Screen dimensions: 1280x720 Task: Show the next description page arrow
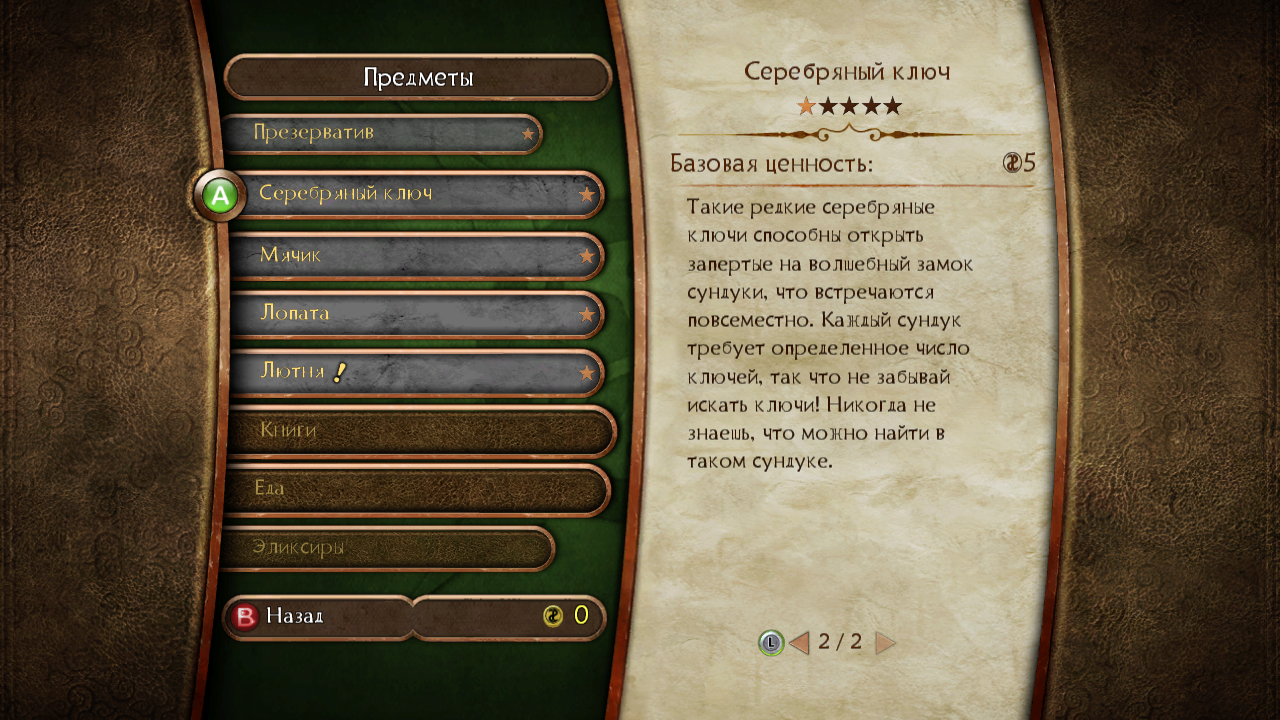(884, 643)
